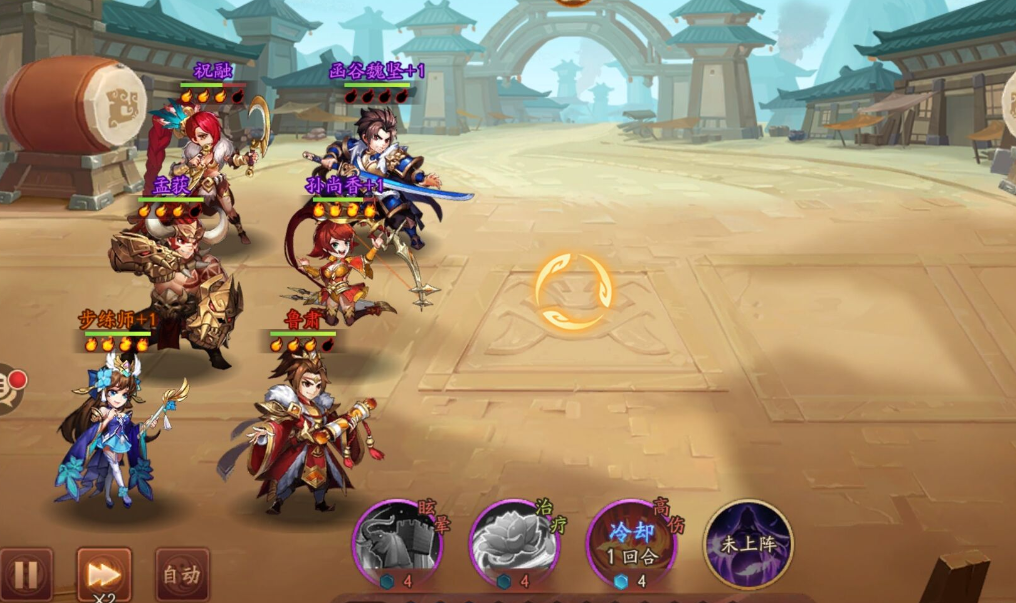Activate the 眩晕 stun skill icon
The image size is (1016, 603).
[x=398, y=546]
